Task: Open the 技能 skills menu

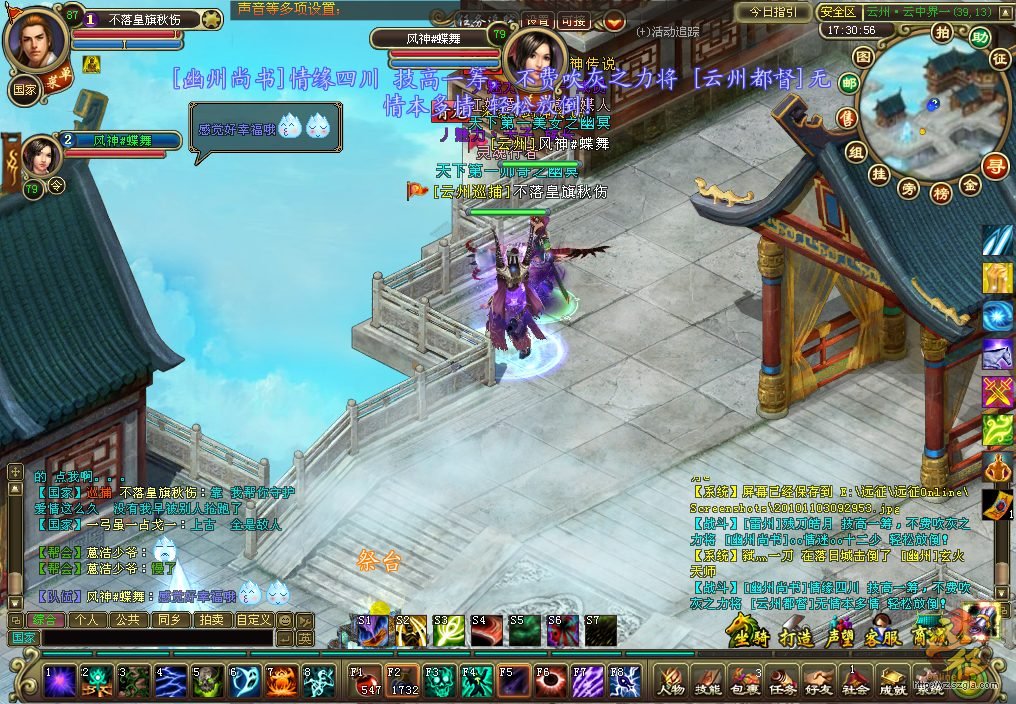Action: (x=709, y=682)
